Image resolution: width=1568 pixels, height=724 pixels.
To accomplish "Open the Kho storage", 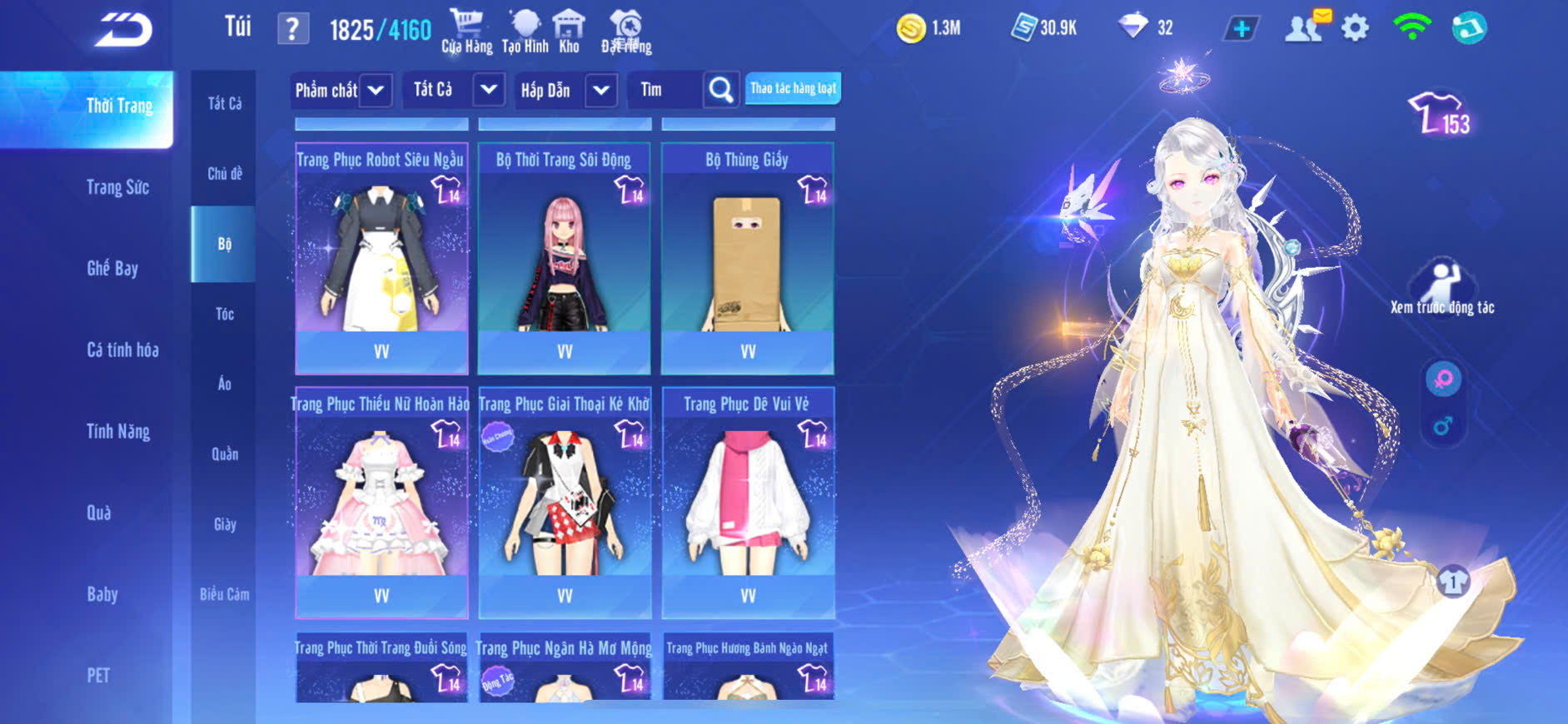I will 569,31.
